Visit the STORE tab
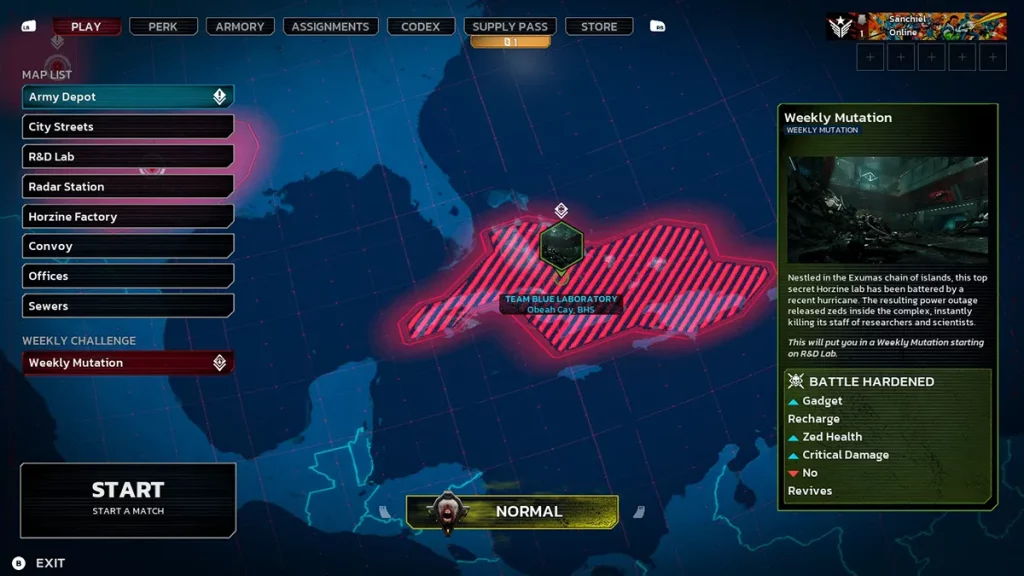Viewport: 1024px width, 576px height. pos(599,27)
